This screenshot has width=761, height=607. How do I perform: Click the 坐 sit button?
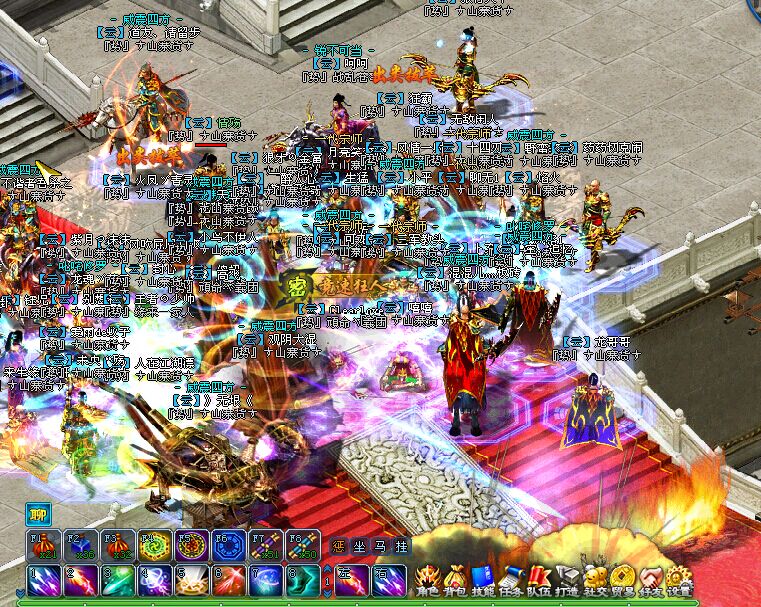point(359,546)
